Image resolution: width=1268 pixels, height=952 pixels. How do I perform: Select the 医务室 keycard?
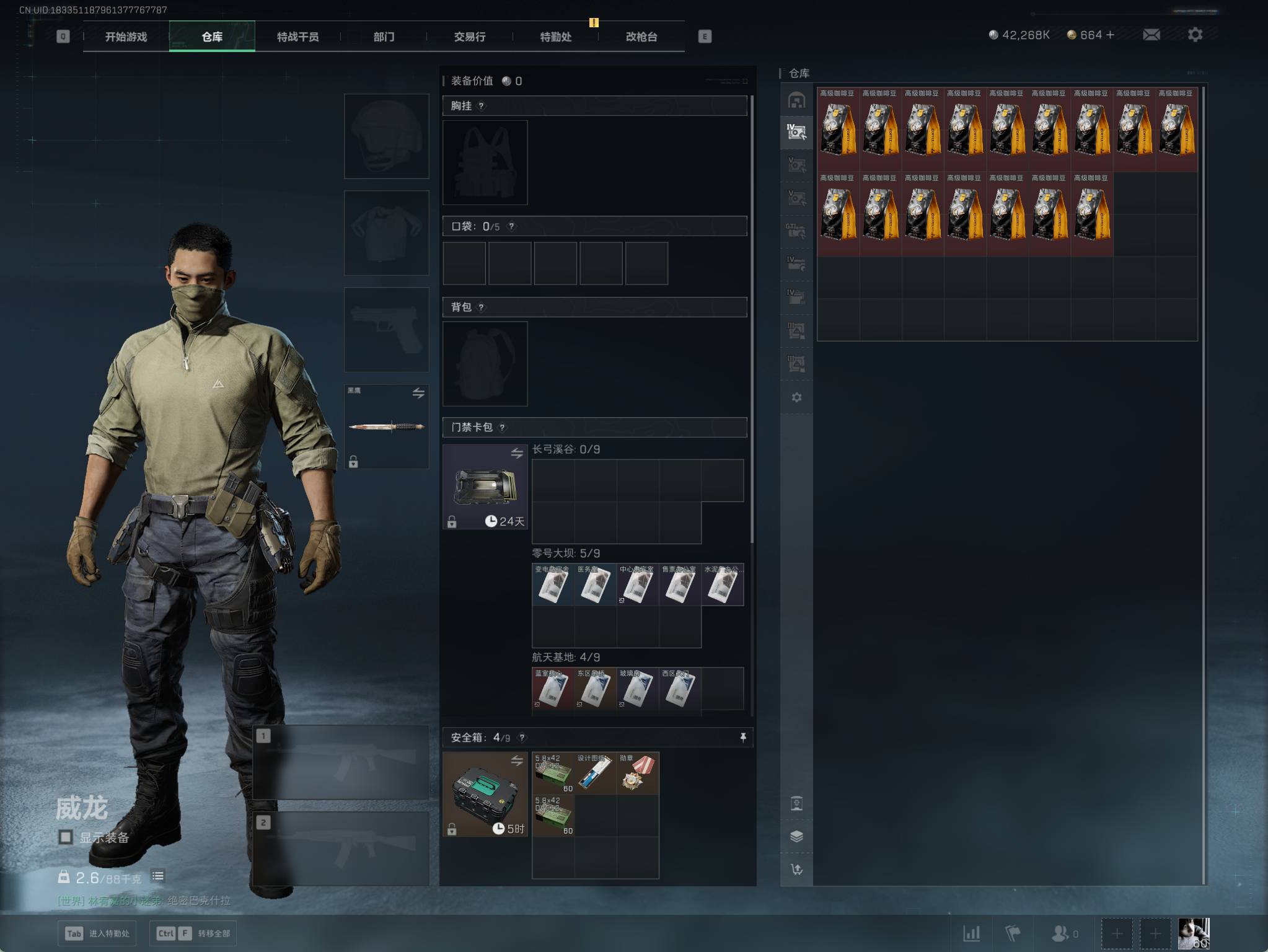(596, 584)
